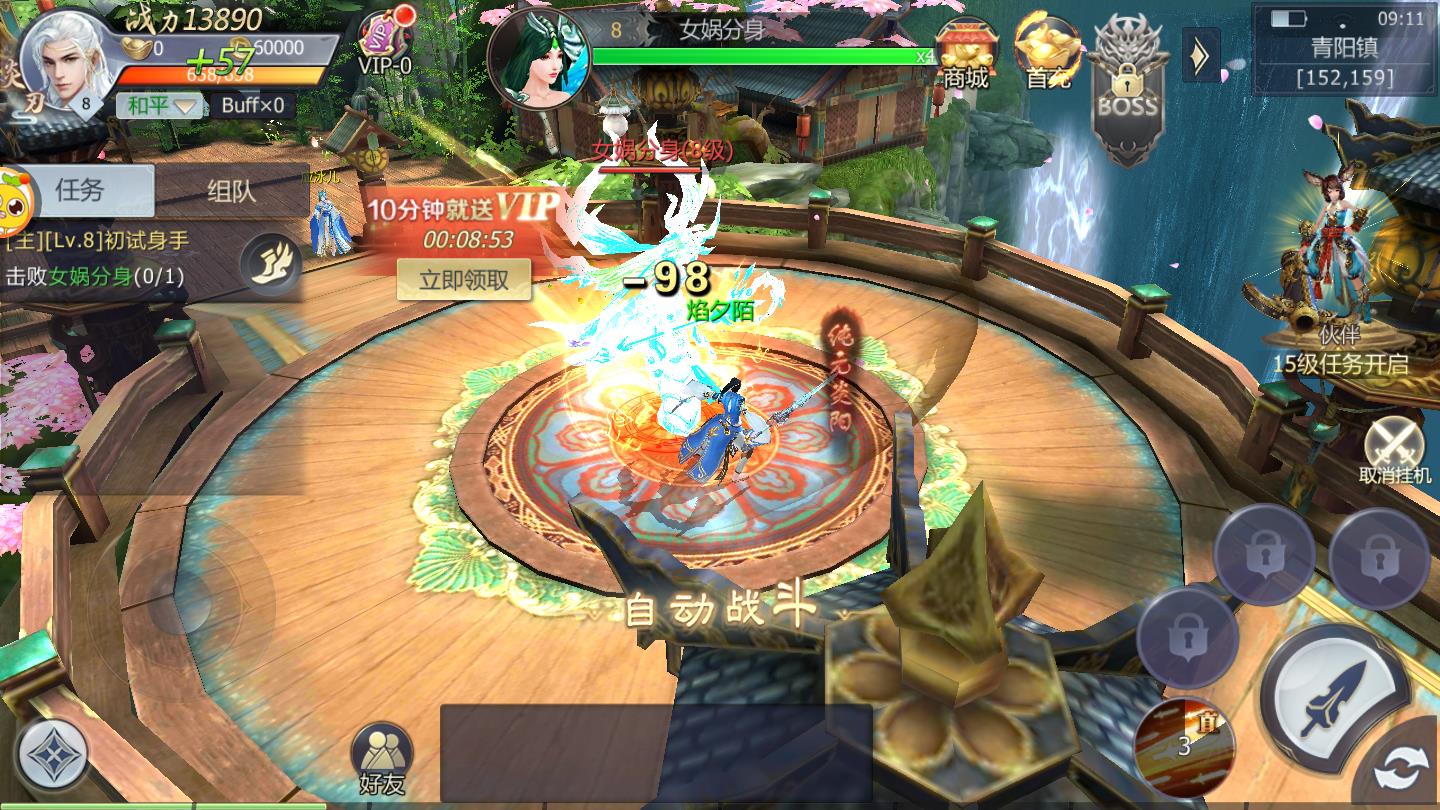The image size is (1440, 810).
Task: Expand the top icon bar arrow
Action: pyautogui.click(x=1200, y=56)
